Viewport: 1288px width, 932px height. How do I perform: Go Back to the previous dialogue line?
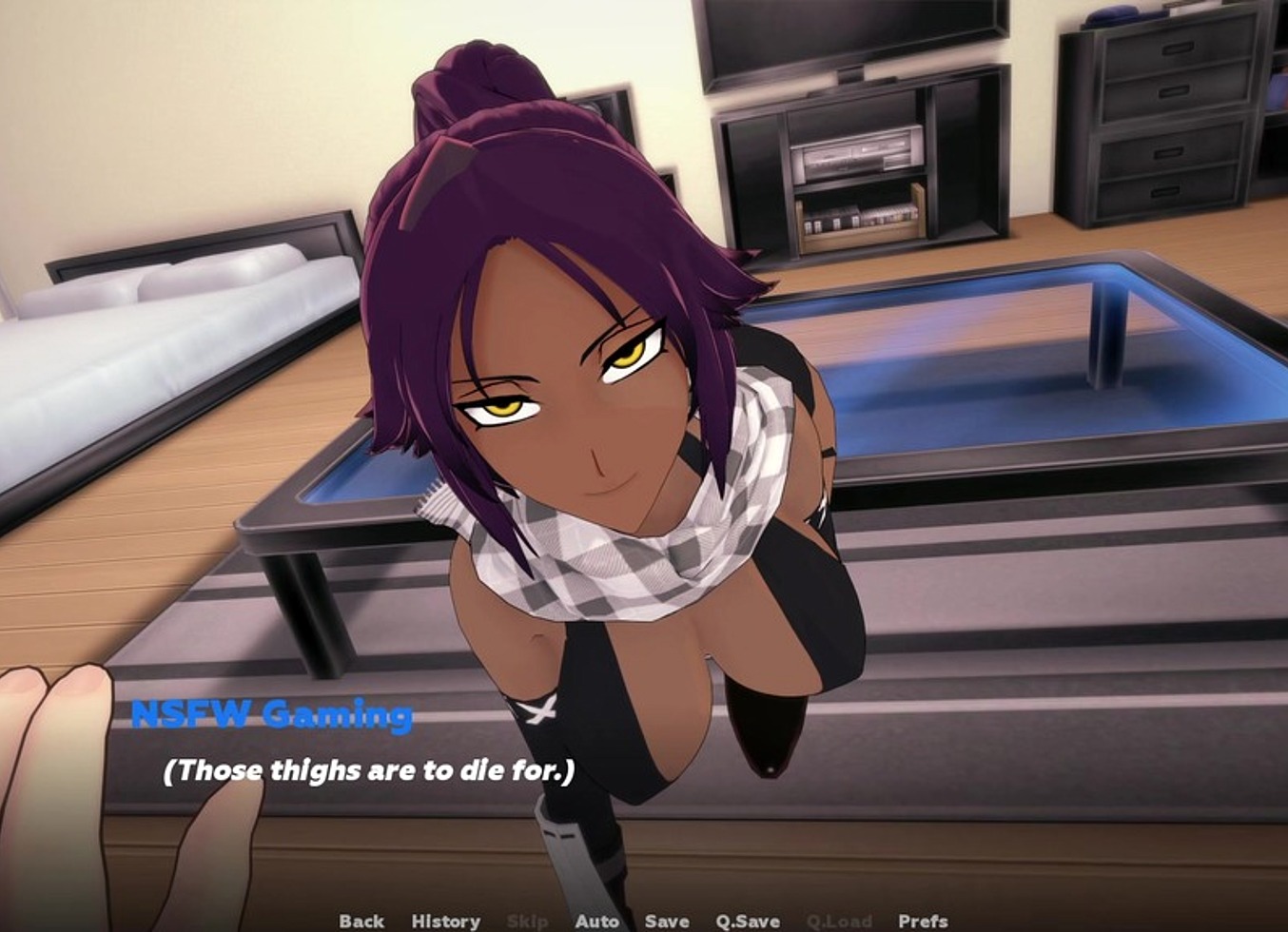363,921
